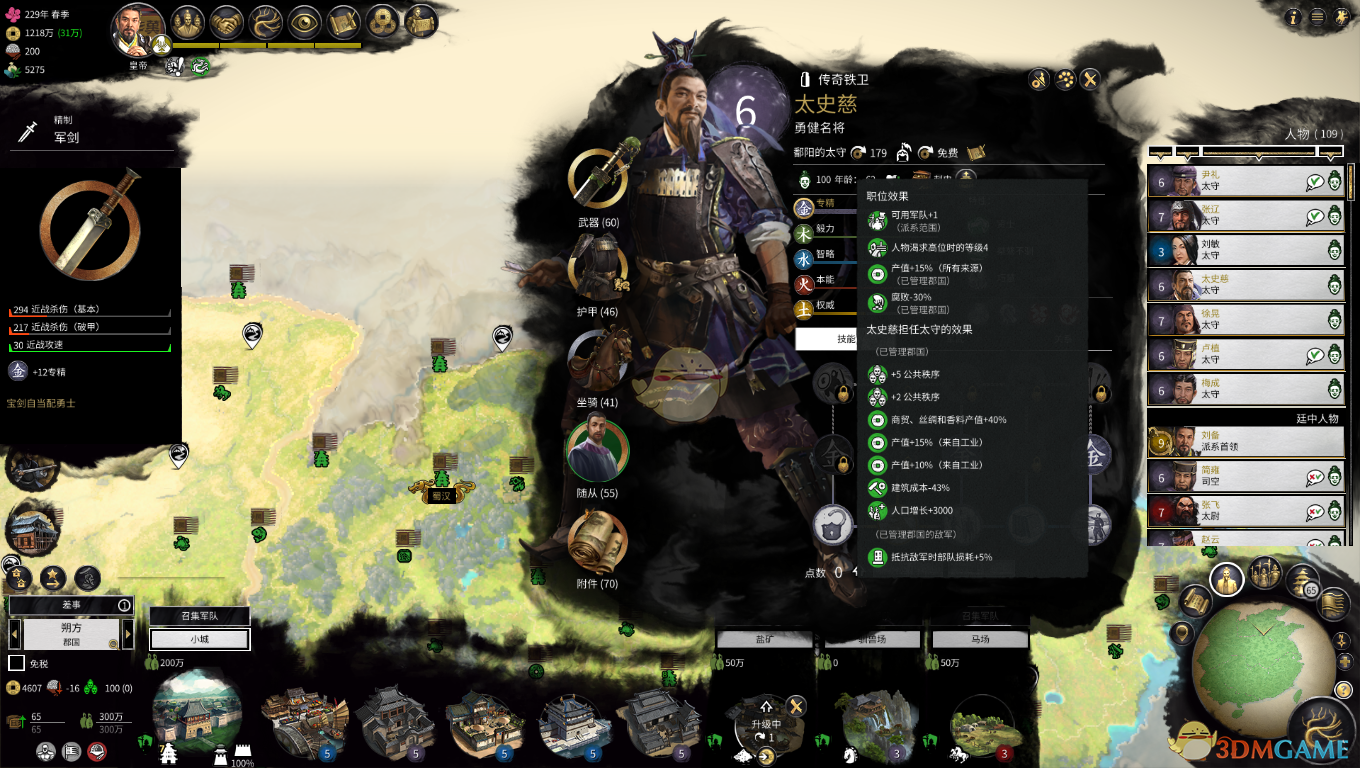This screenshot has width=1360, height=768.
Task: Open the accessory scroll slot
Action: click(598, 542)
